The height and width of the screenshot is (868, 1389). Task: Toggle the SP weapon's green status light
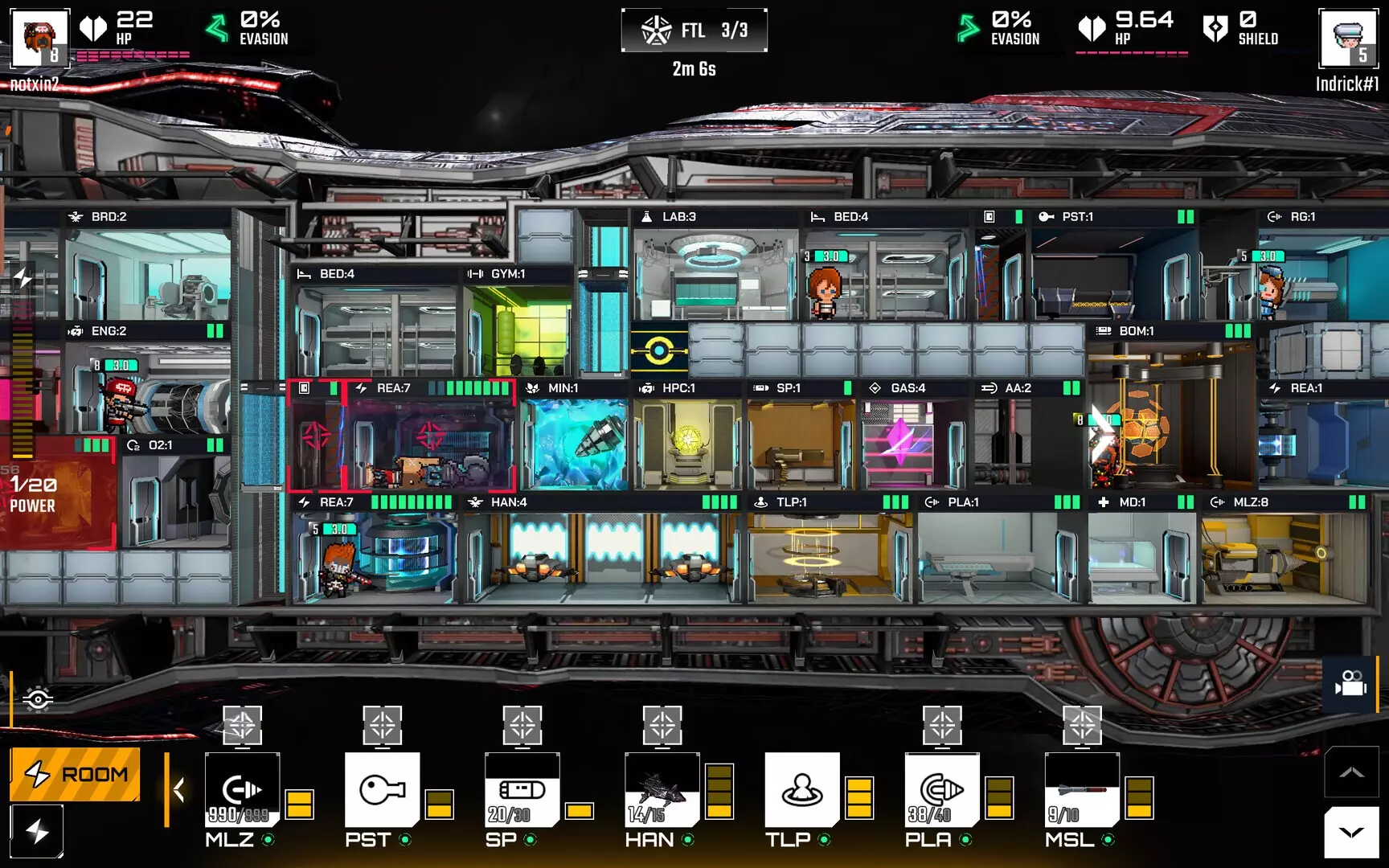(529, 841)
